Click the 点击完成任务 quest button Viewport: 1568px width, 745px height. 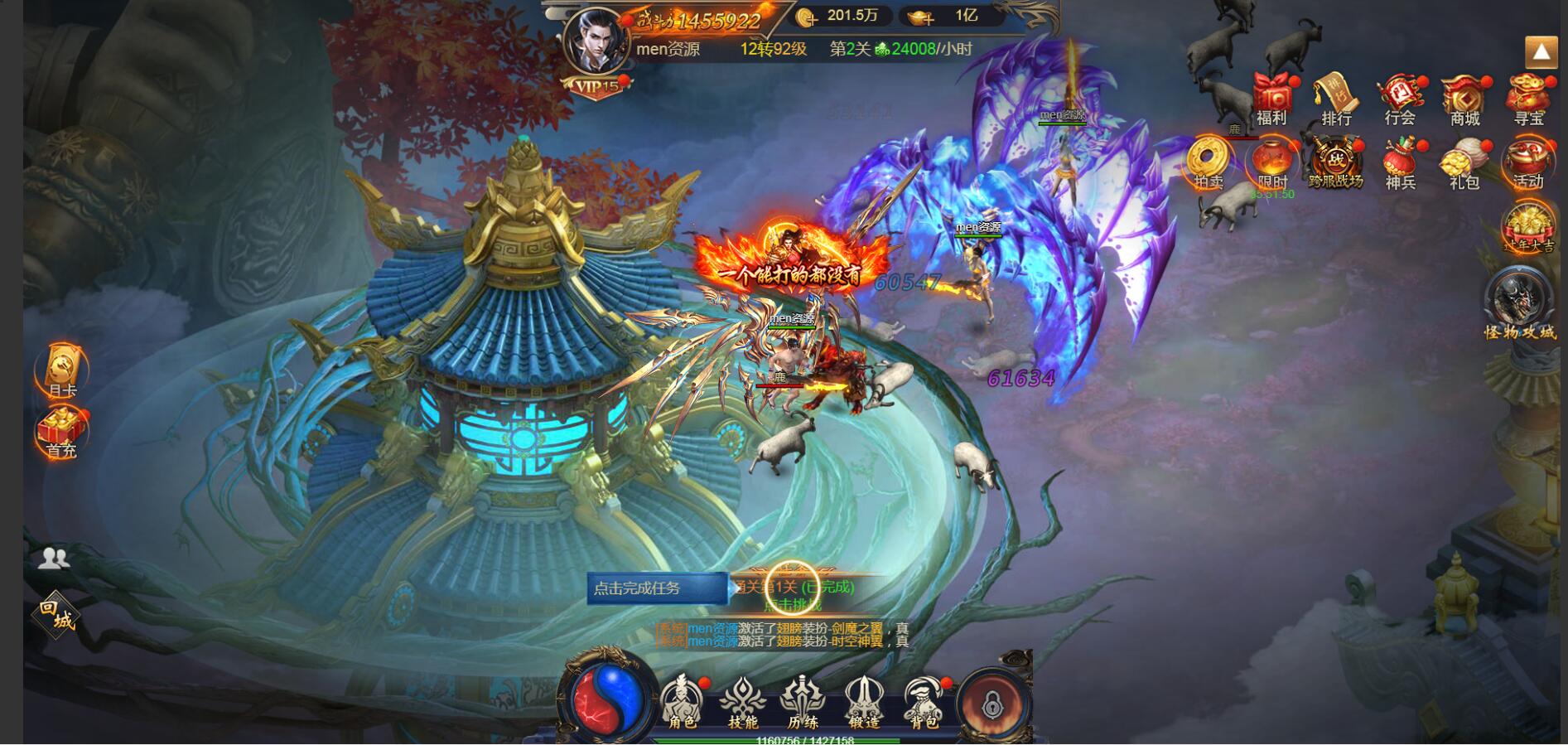pos(657,588)
